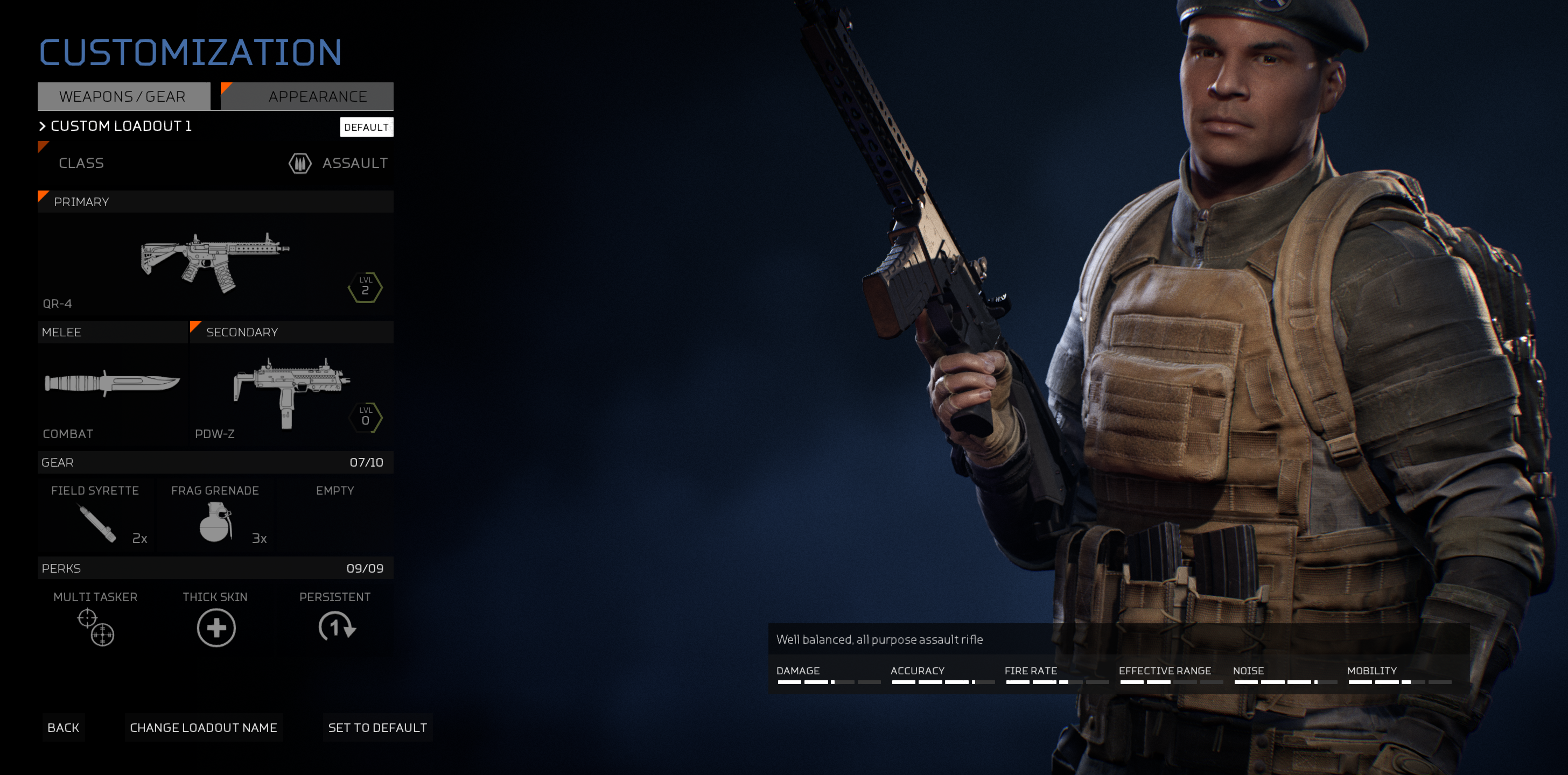The image size is (1568, 775).
Task: Open the Field Syrette gear slot
Action: (x=95, y=514)
